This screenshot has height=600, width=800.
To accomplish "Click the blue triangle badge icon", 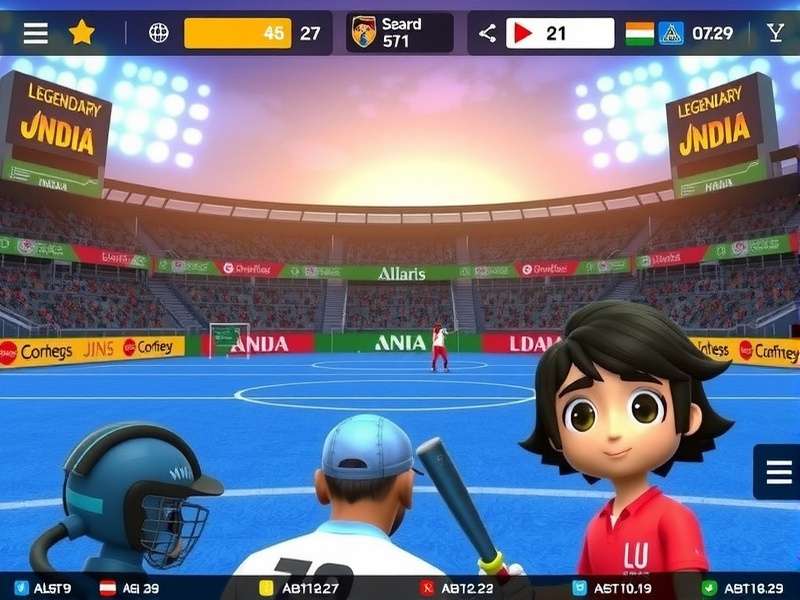I will click(670, 33).
